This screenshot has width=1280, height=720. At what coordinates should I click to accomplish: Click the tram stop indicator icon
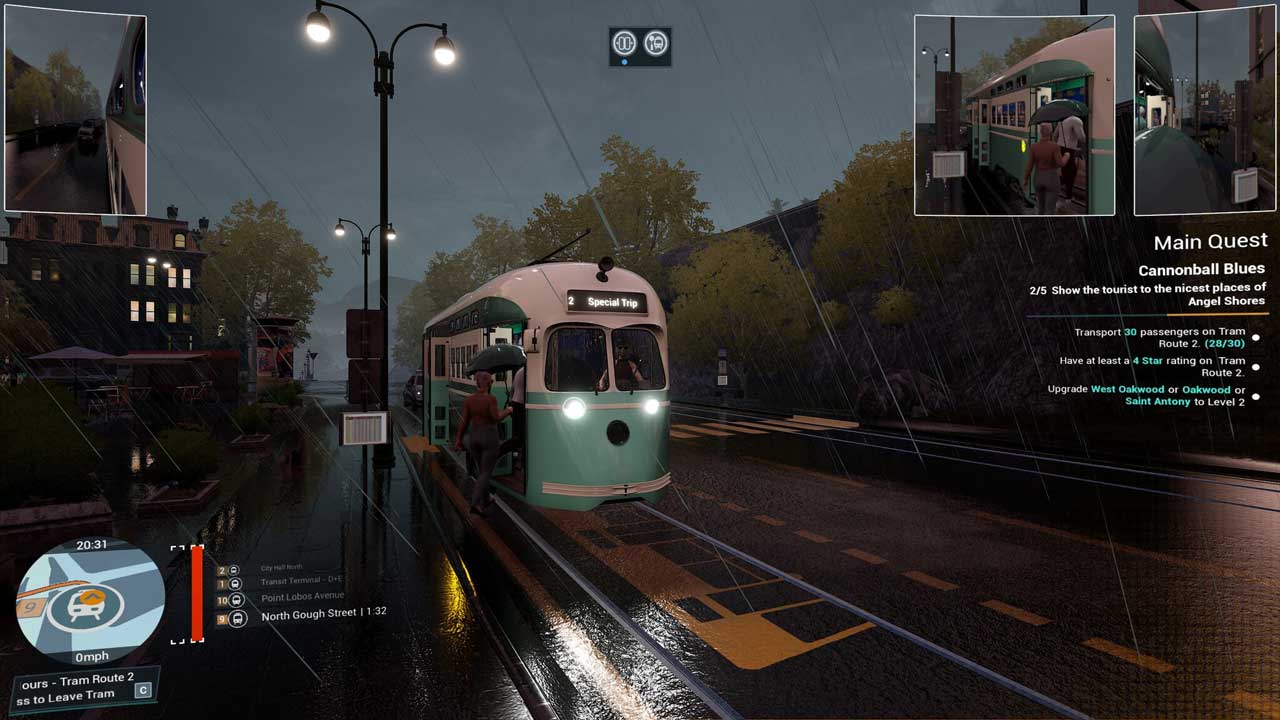point(656,43)
